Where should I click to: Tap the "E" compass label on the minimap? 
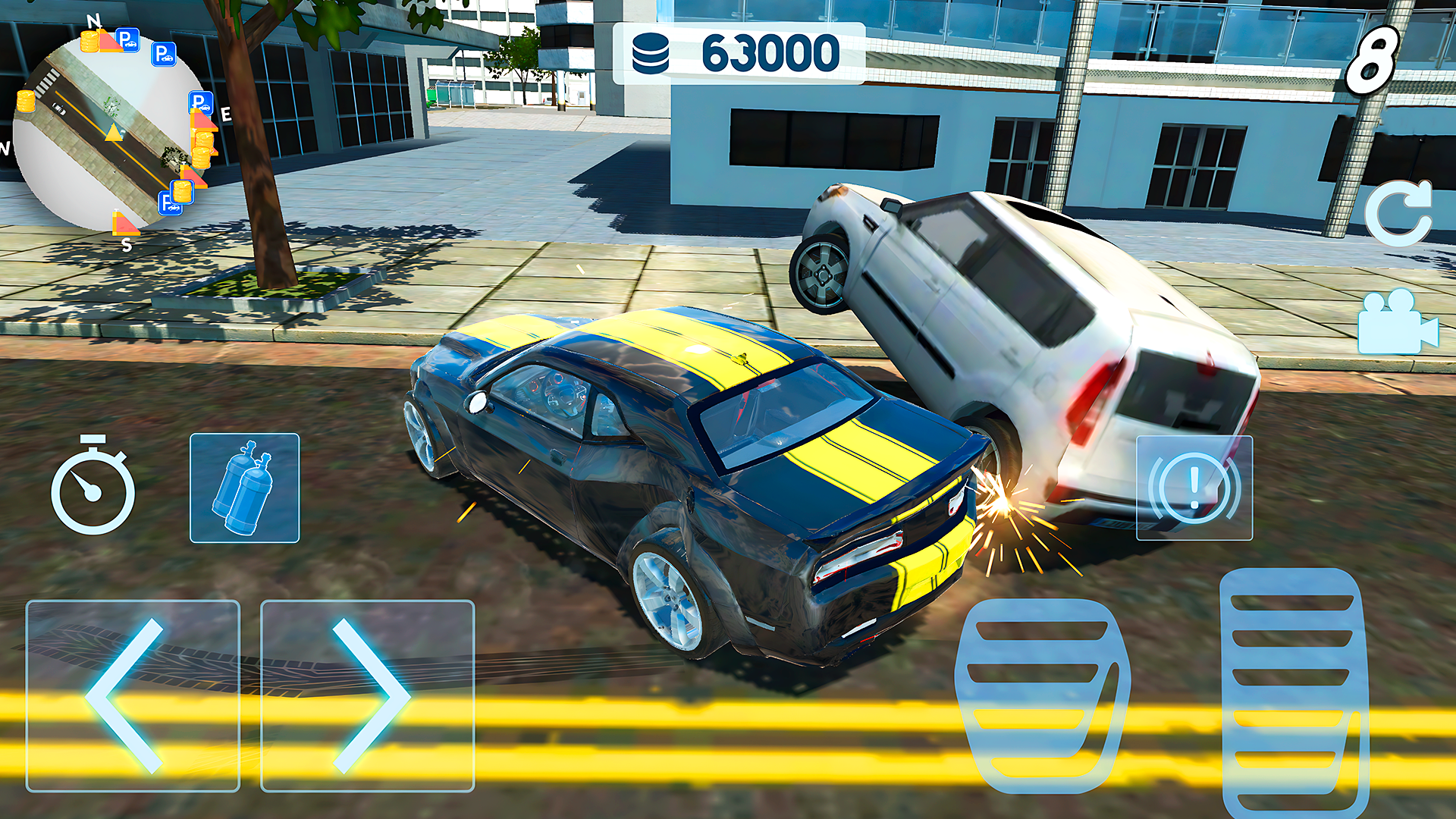click(x=225, y=115)
